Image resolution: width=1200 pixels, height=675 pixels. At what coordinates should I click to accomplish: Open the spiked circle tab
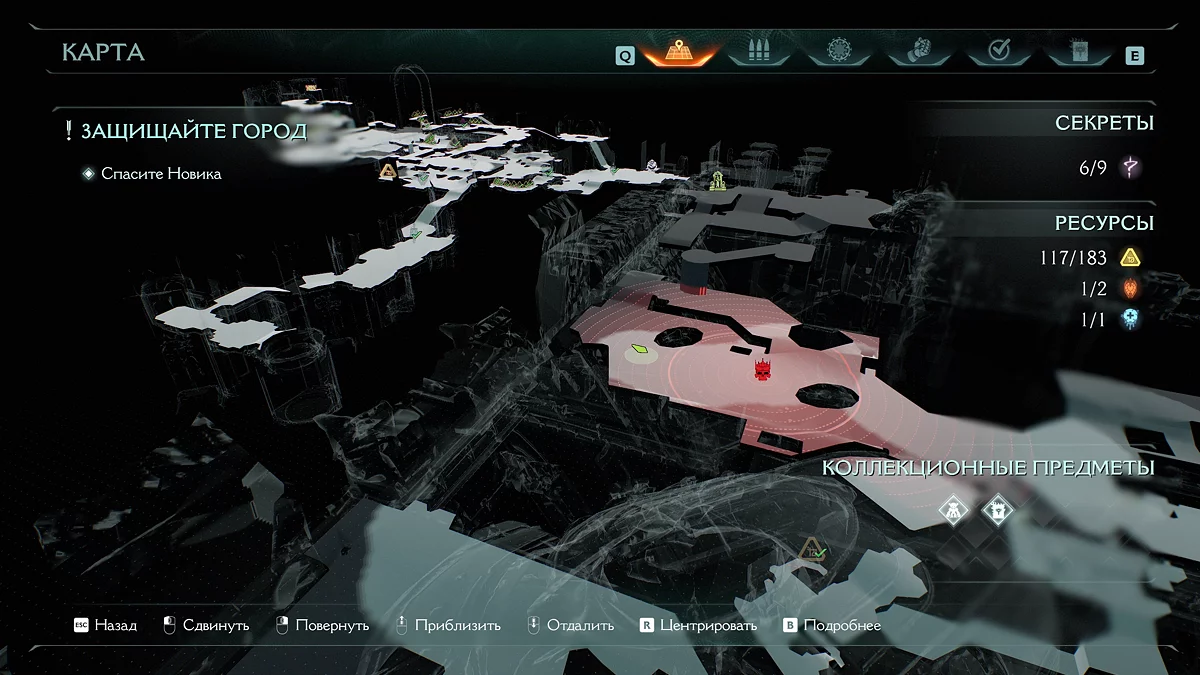(x=837, y=52)
